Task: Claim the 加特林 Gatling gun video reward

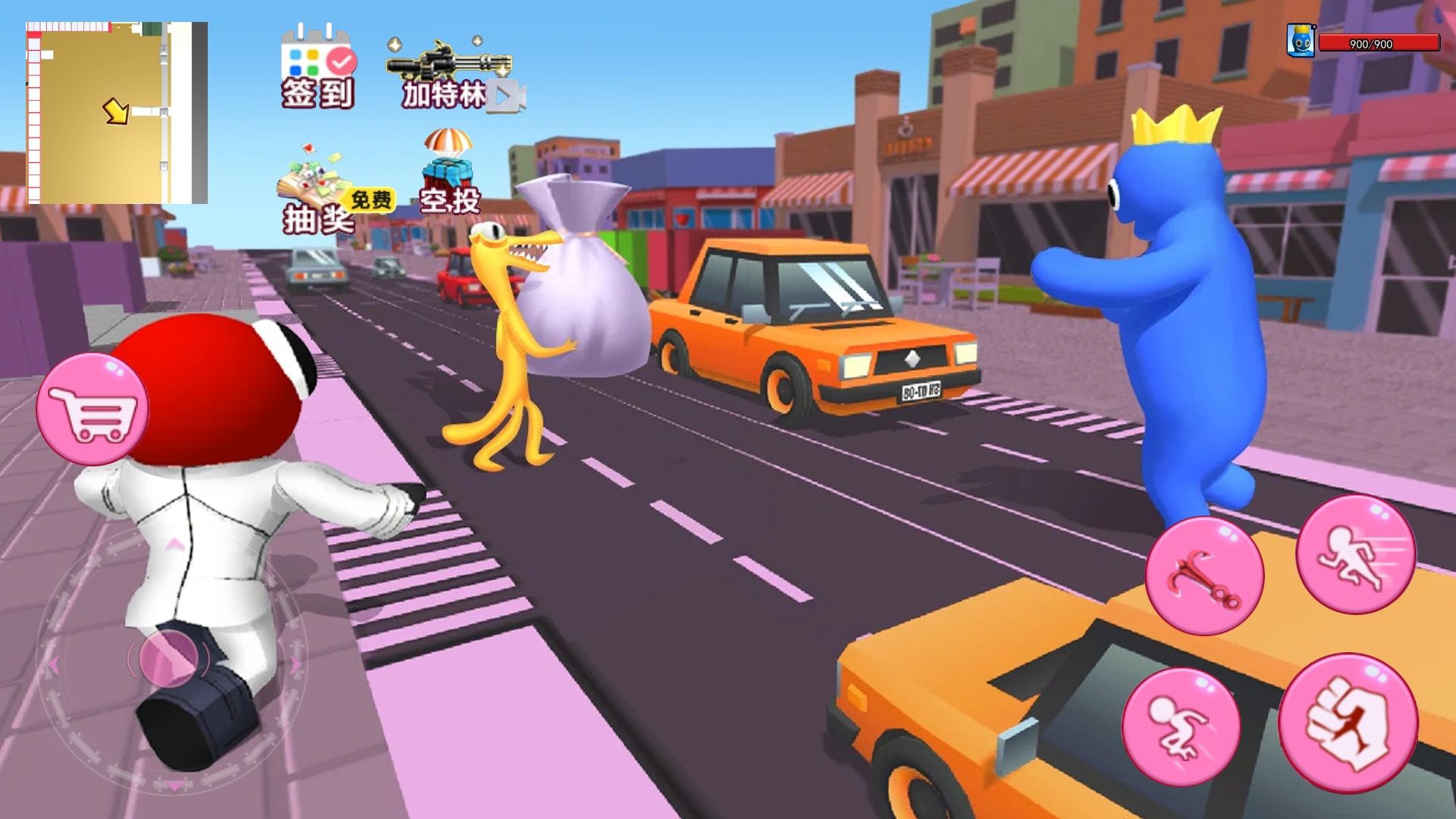Action: pos(450,74)
